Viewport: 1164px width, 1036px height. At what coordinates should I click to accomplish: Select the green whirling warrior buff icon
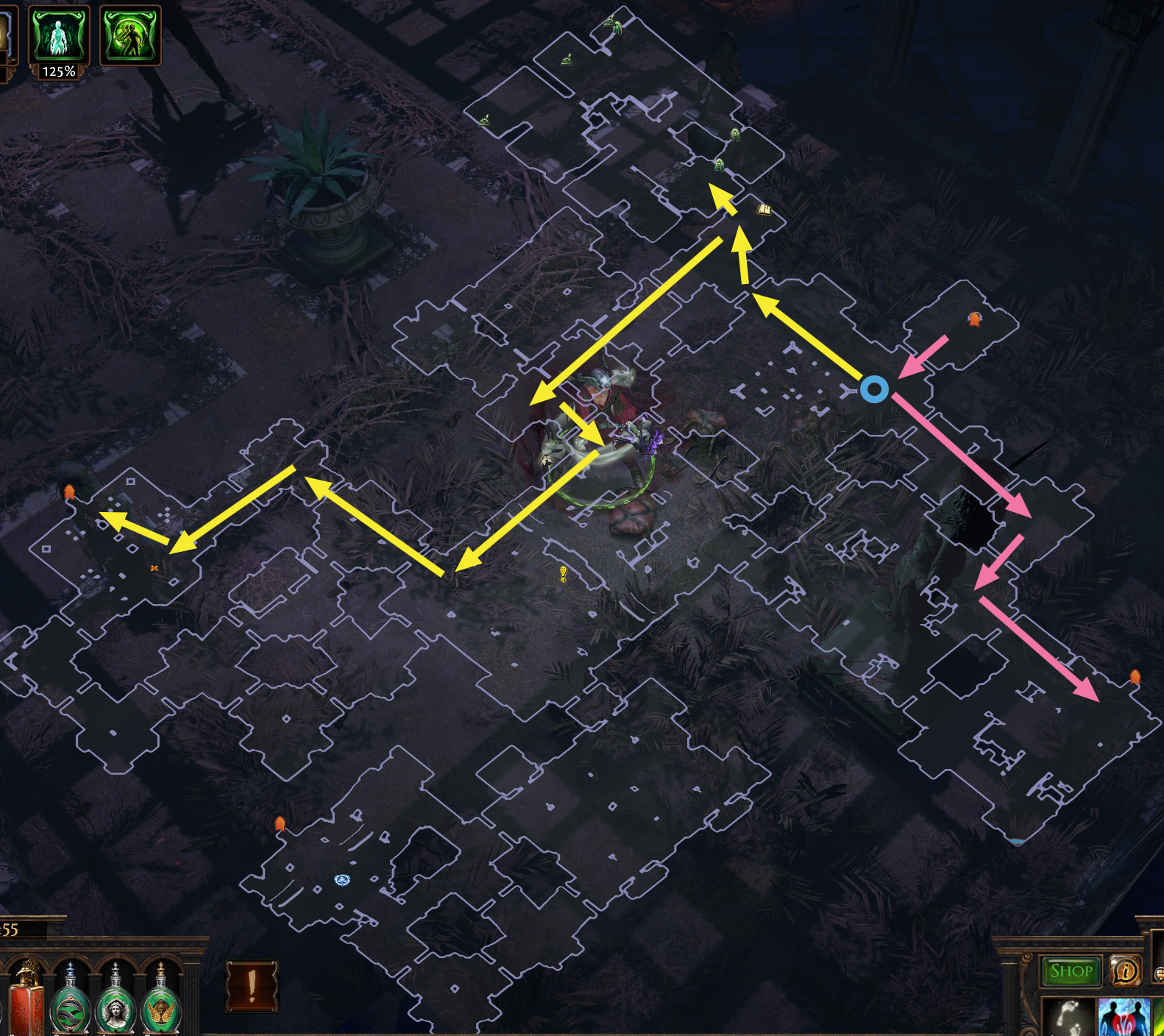129,35
